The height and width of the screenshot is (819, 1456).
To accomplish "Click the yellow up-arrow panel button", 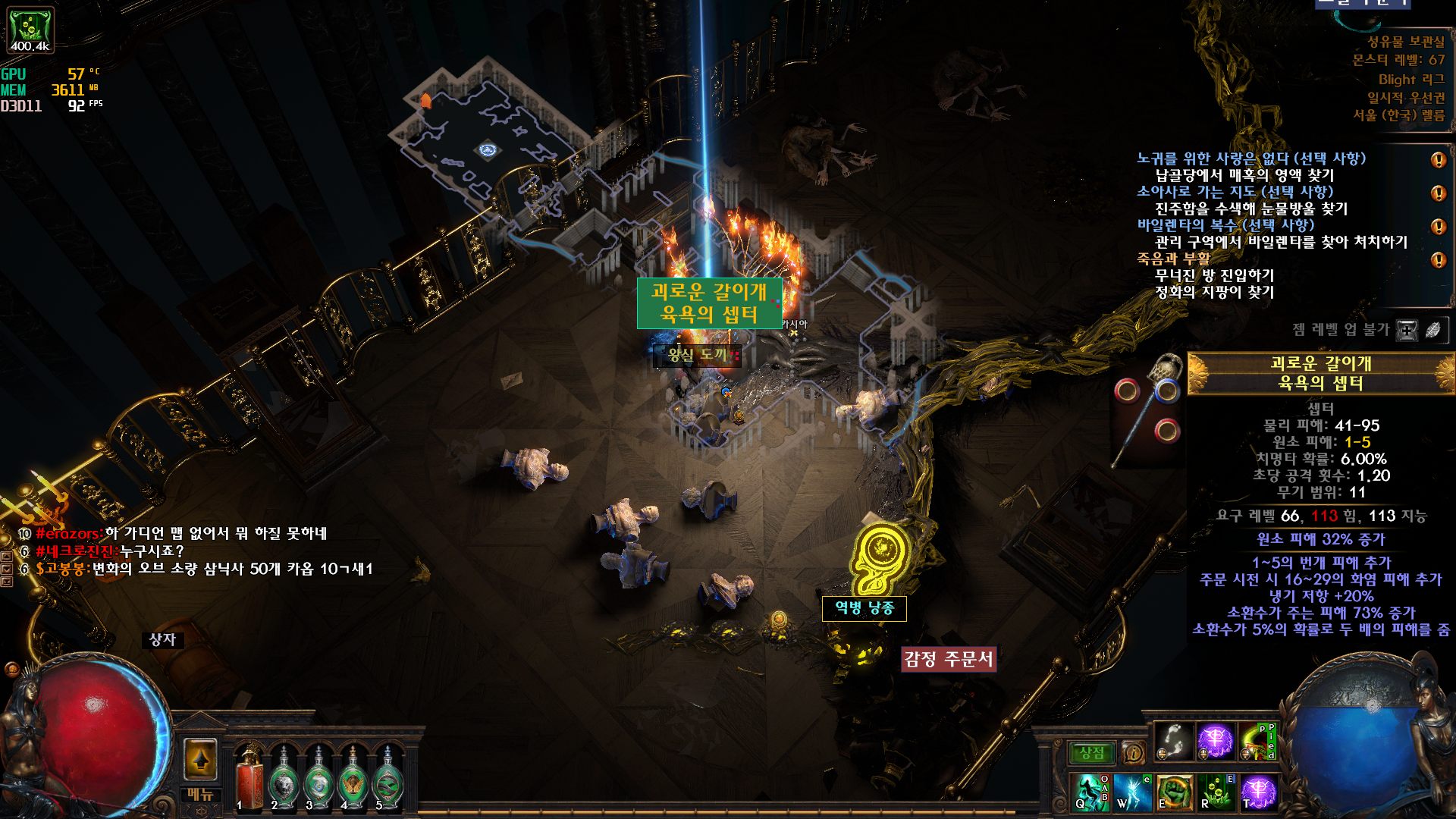I will [201, 758].
